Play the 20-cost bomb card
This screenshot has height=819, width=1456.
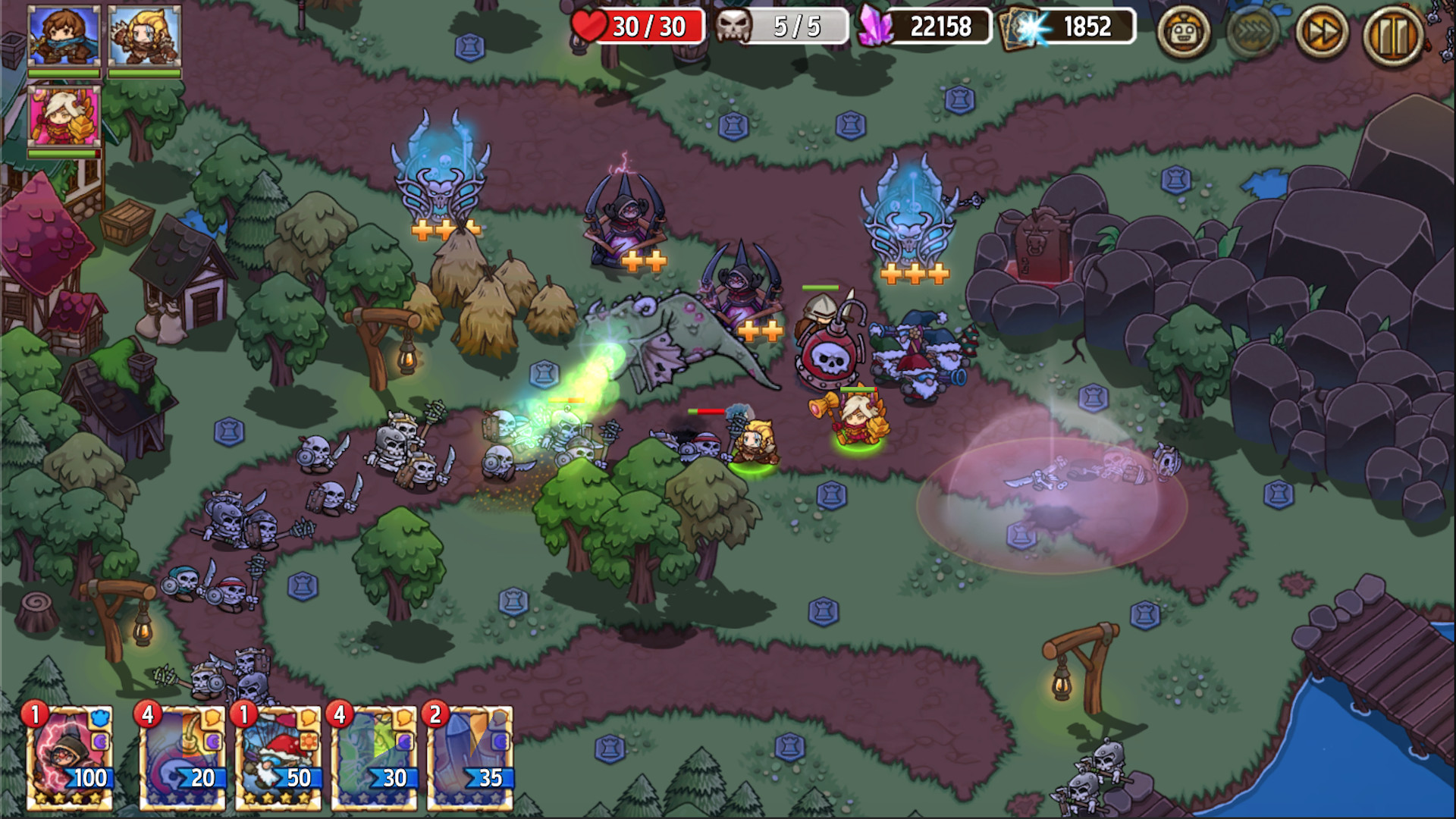coord(184,758)
